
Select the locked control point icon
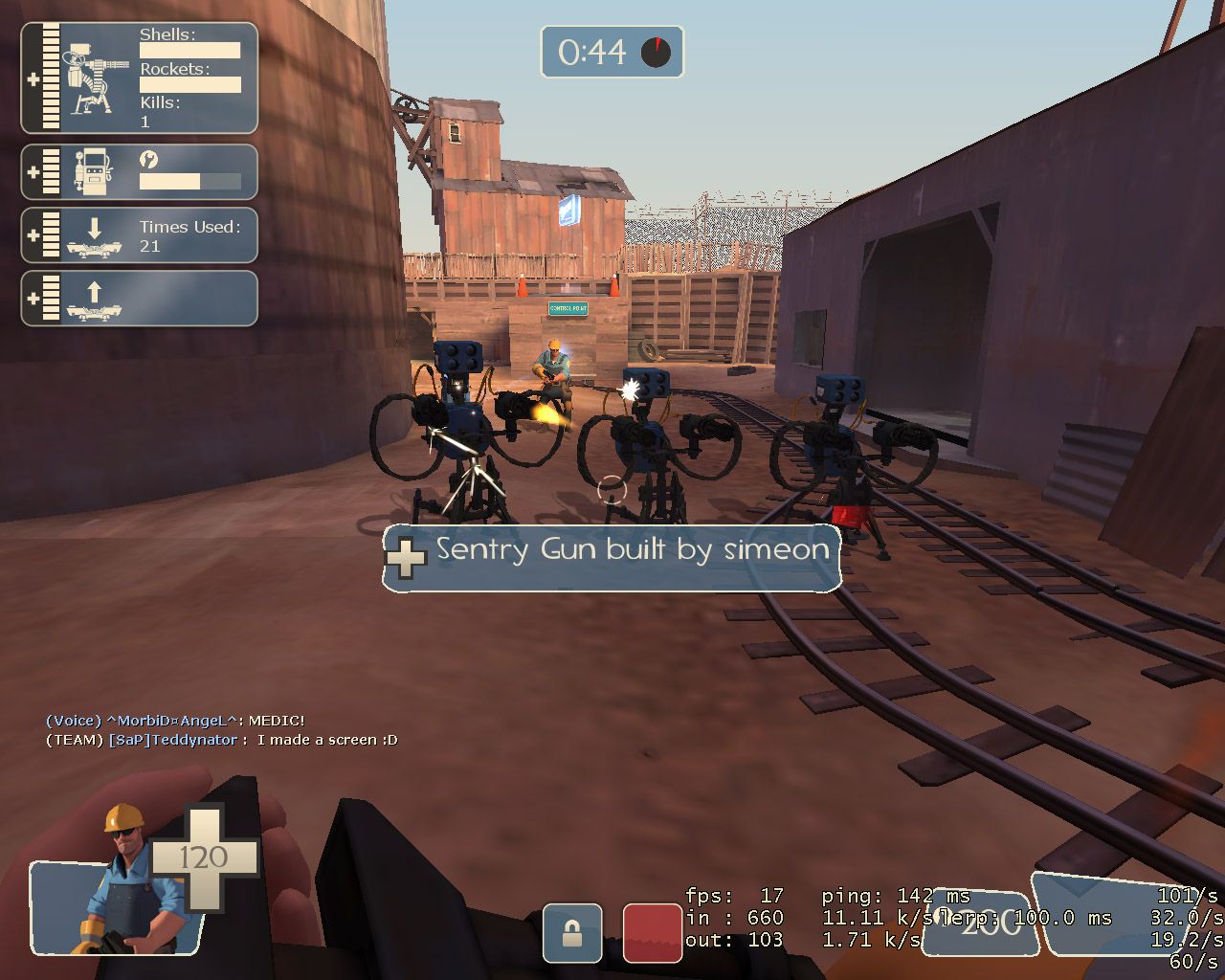point(572,932)
